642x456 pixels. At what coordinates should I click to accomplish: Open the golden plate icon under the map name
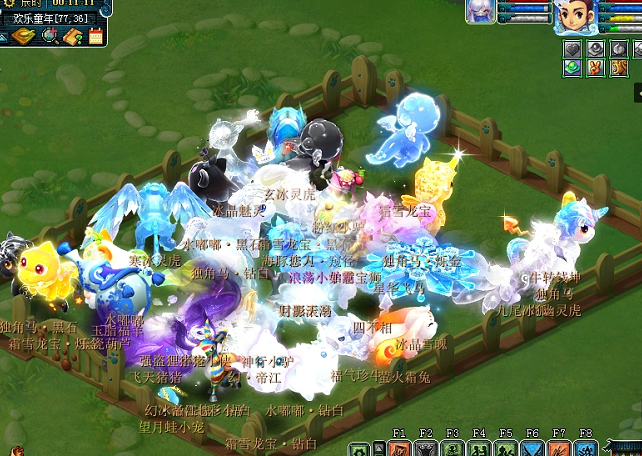[x=24, y=37]
